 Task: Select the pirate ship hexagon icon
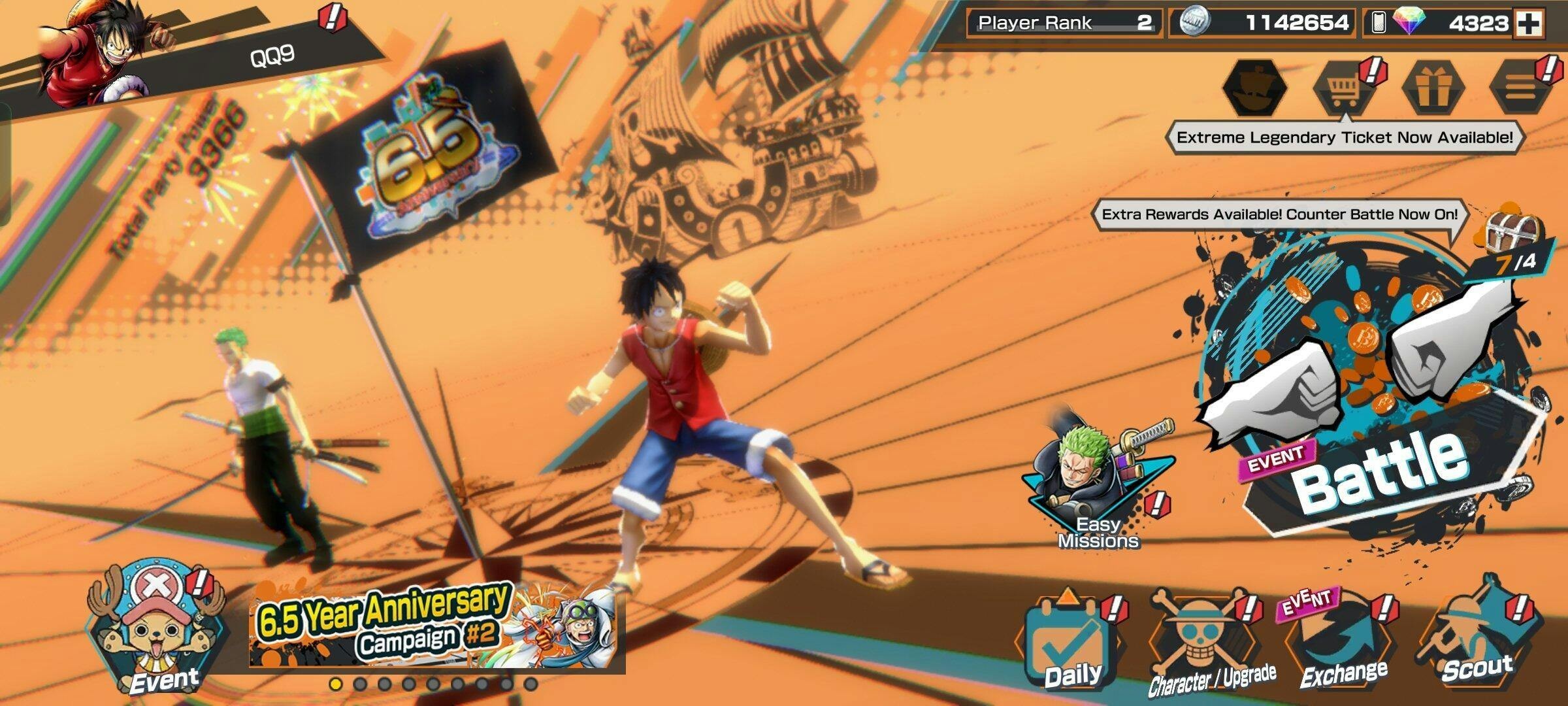(1254, 88)
